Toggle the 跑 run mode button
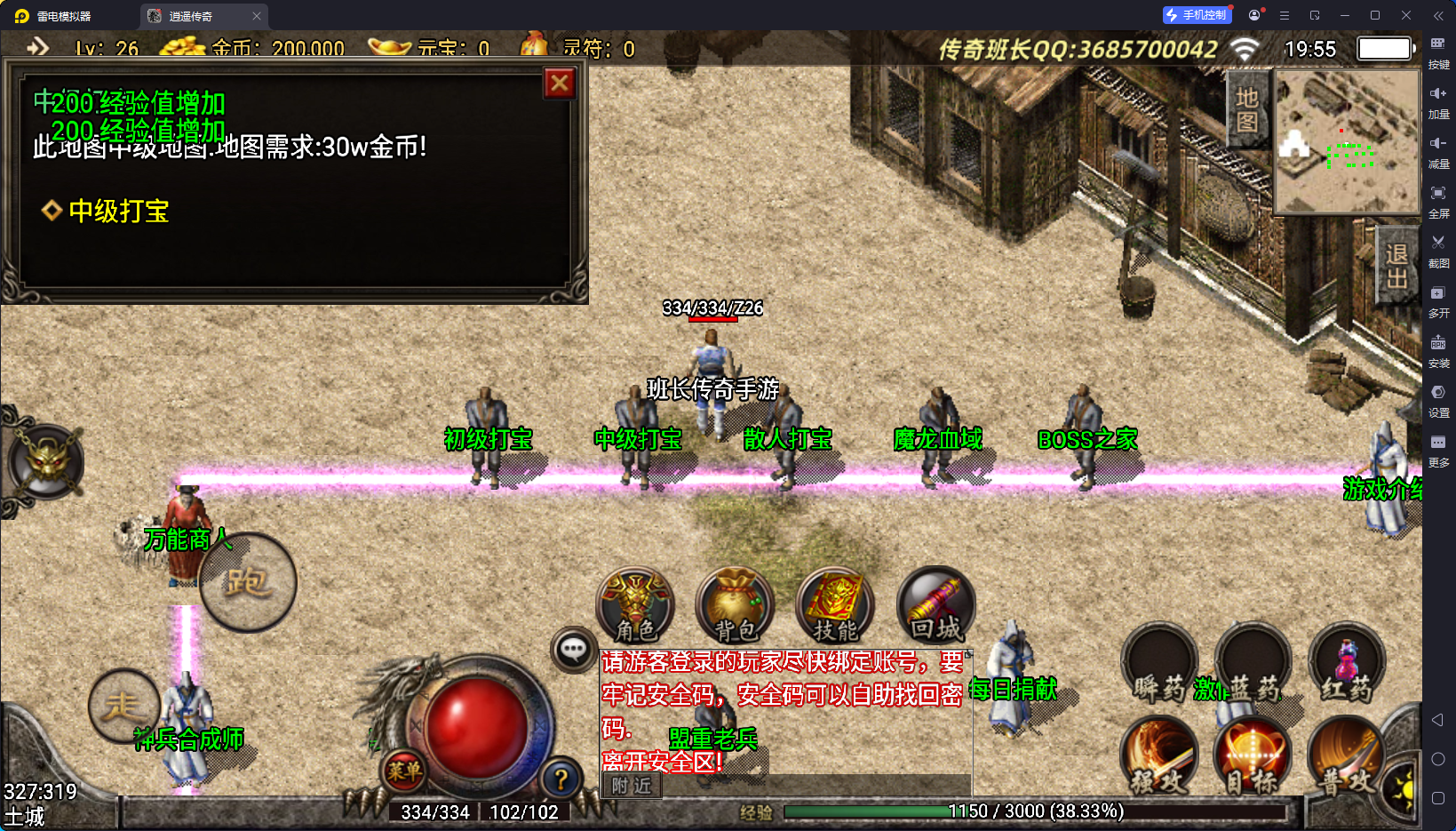The image size is (1456, 831). (248, 583)
